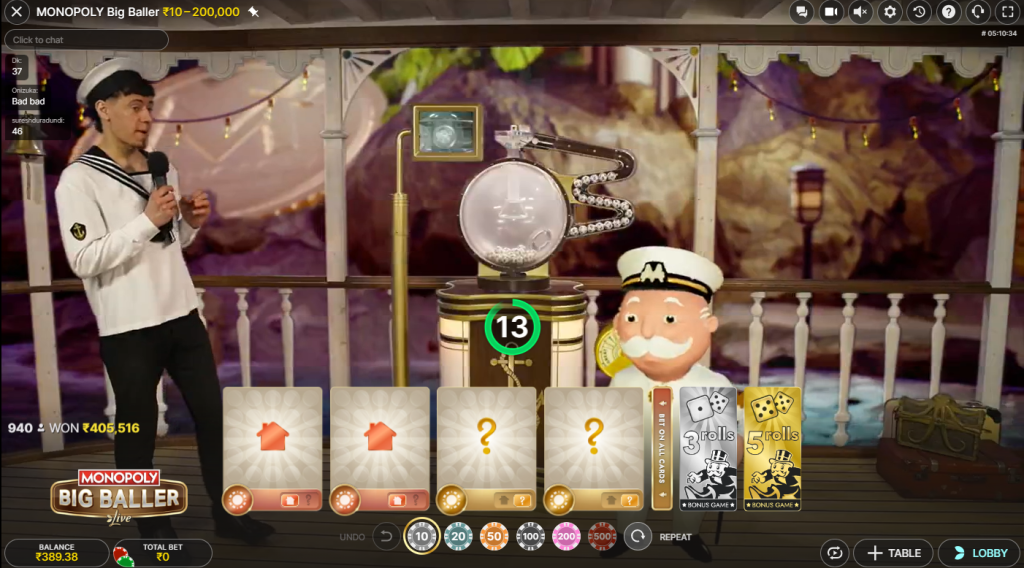1024x568 pixels.
Task: Click the chat input field
Action: tap(86, 40)
